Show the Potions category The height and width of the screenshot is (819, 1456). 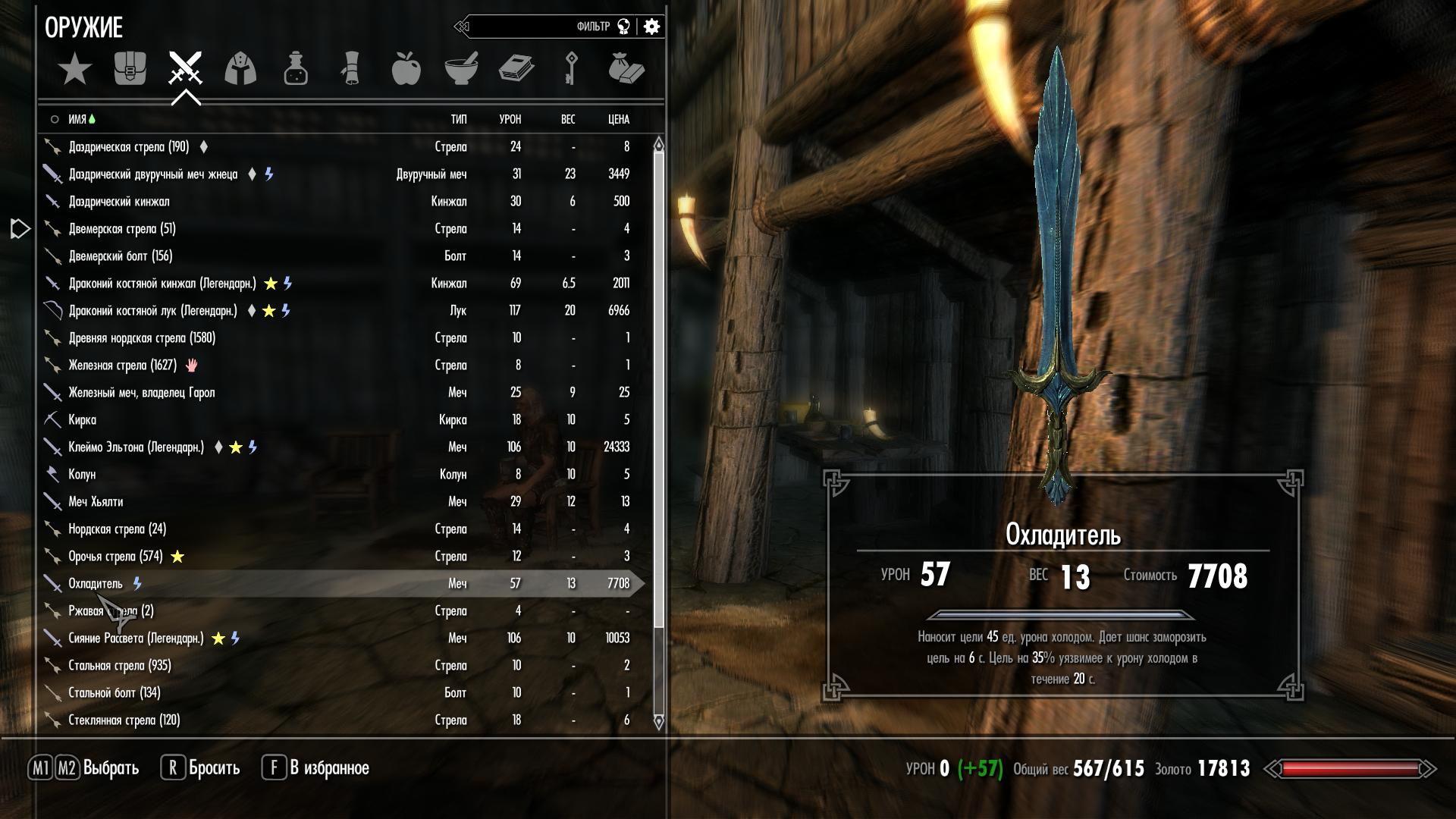[x=296, y=69]
